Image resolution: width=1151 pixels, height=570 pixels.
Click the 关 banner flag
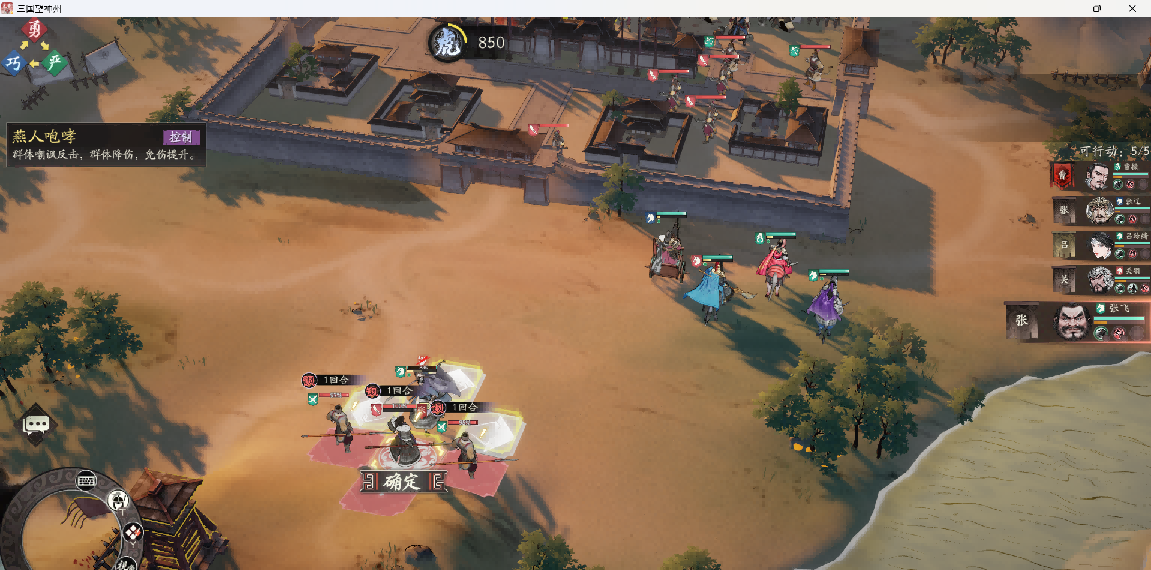pyautogui.click(x=1065, y=279)
